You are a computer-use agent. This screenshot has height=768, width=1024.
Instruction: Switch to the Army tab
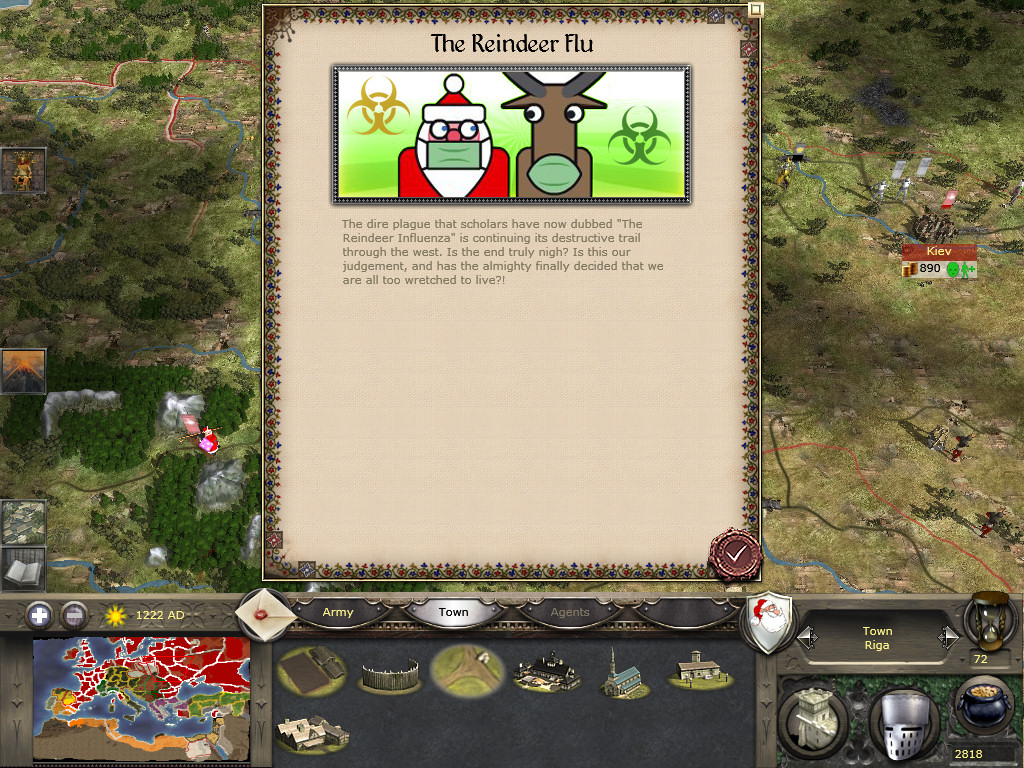point(338,612)
